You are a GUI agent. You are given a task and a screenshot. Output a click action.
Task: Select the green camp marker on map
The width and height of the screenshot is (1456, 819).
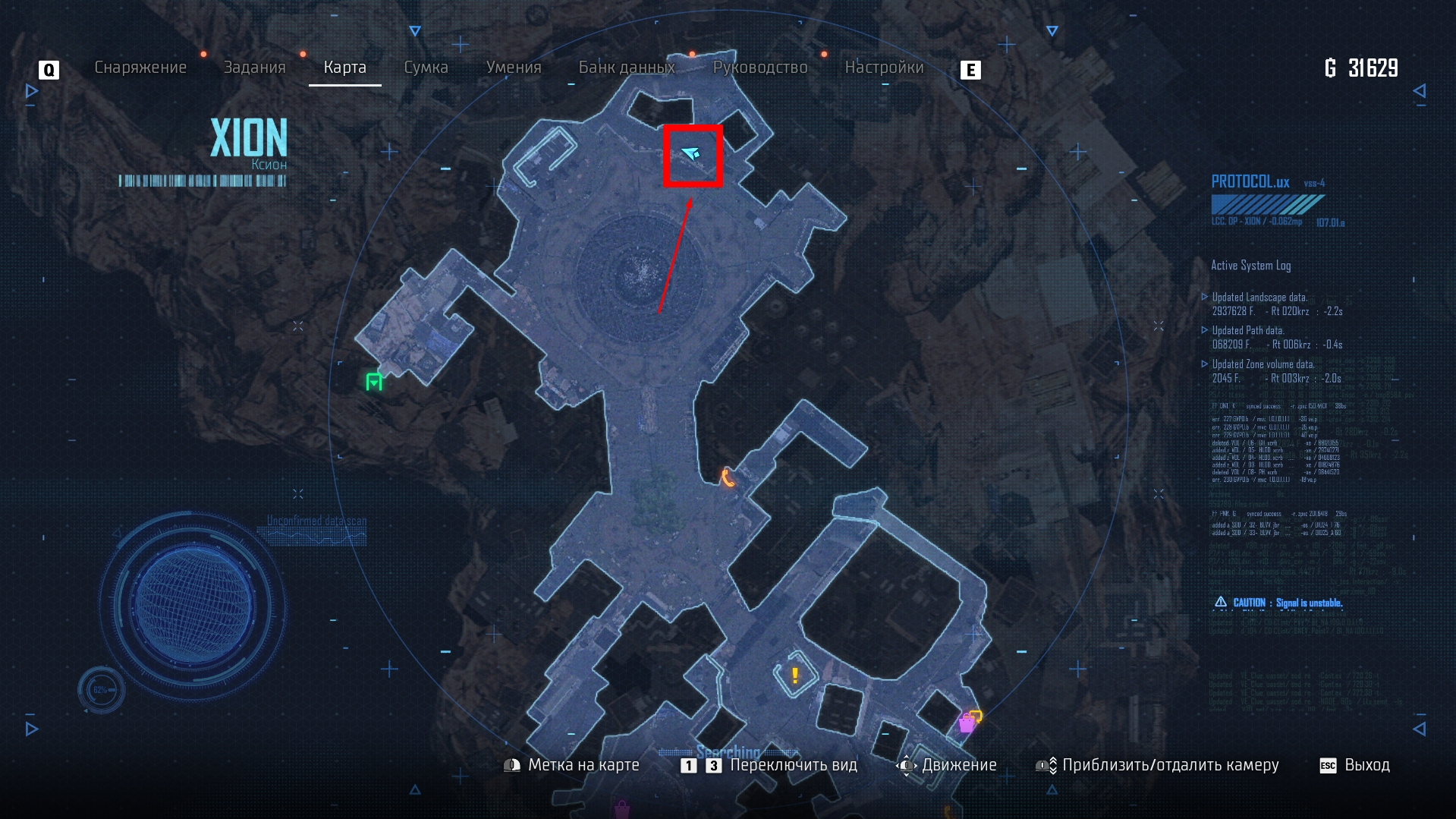coord(374,381)
